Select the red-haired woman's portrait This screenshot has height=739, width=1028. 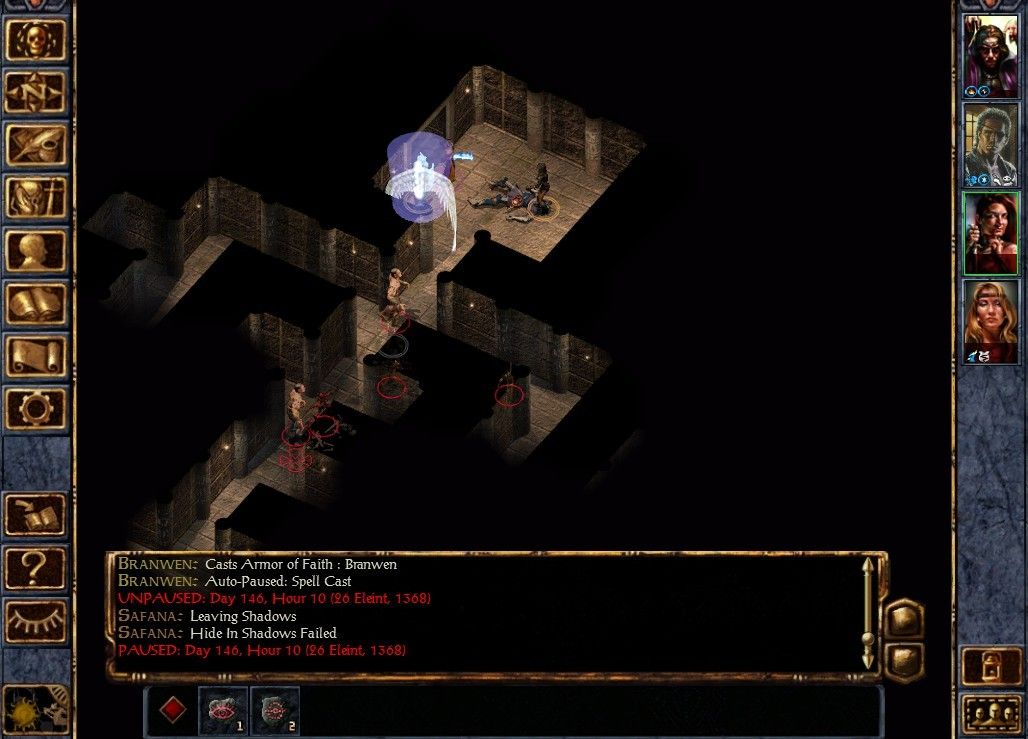(990, 233)
